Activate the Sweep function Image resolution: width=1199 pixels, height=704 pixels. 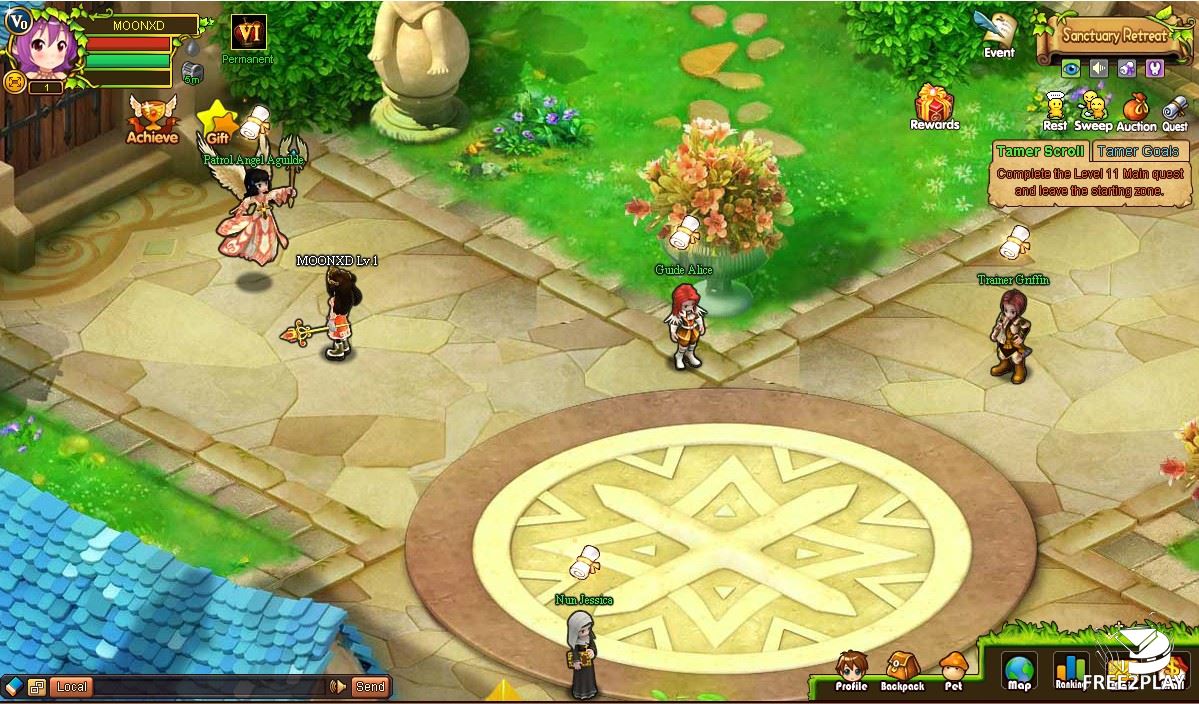coord(1093,108)
